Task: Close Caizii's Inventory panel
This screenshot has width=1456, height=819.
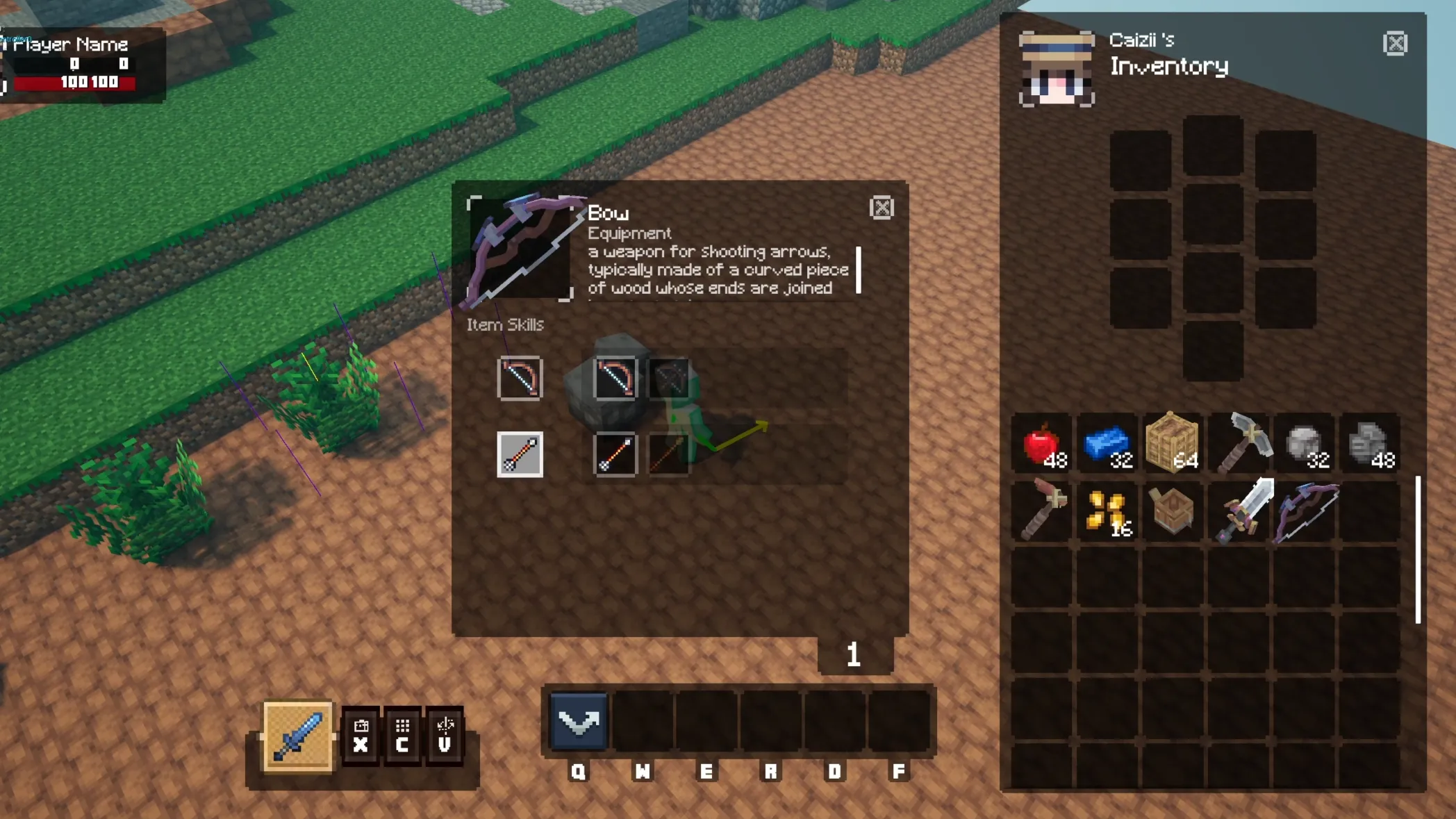Action: click(1394, 44)
